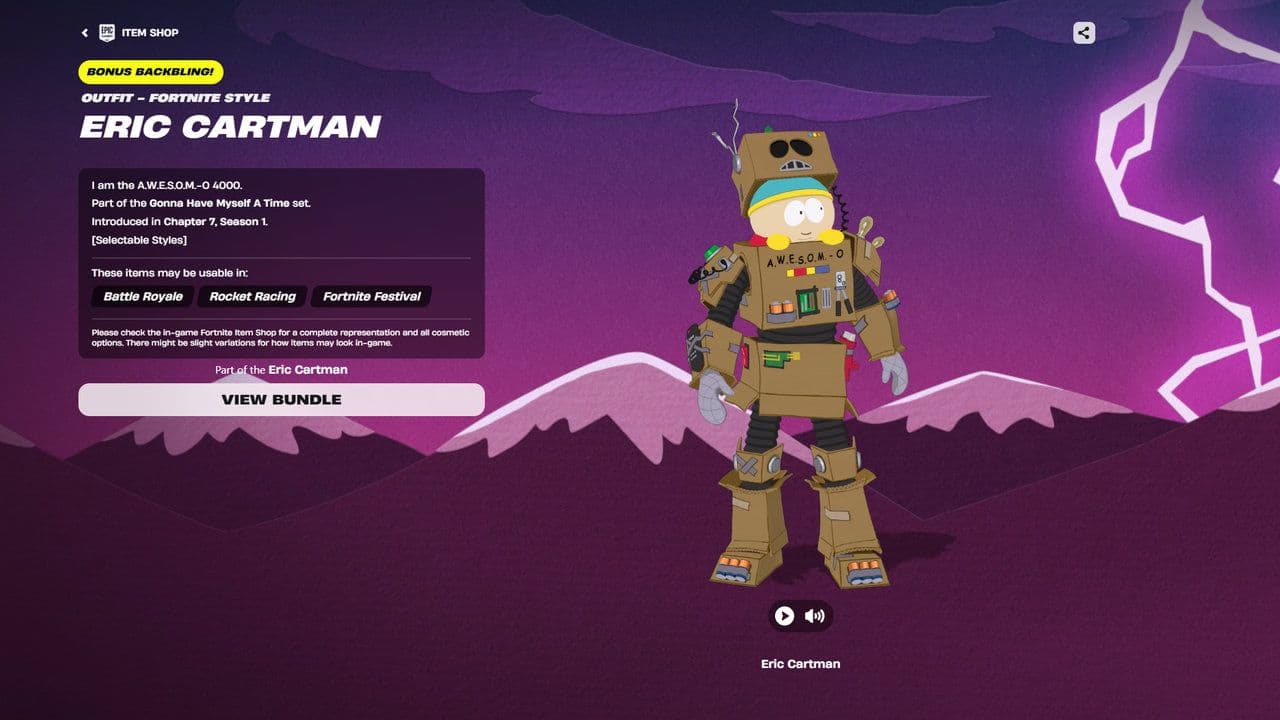Mute audio using the speaker icon
The image size is (1280, 720).
coord(812,616)
